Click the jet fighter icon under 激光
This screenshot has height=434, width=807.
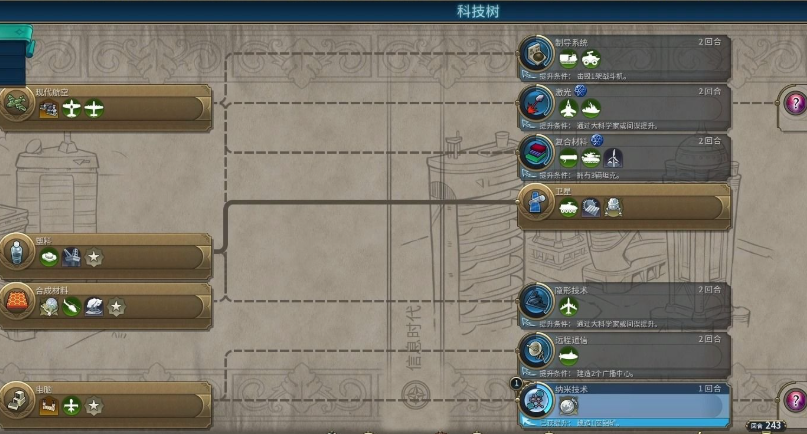coord(569,108)
